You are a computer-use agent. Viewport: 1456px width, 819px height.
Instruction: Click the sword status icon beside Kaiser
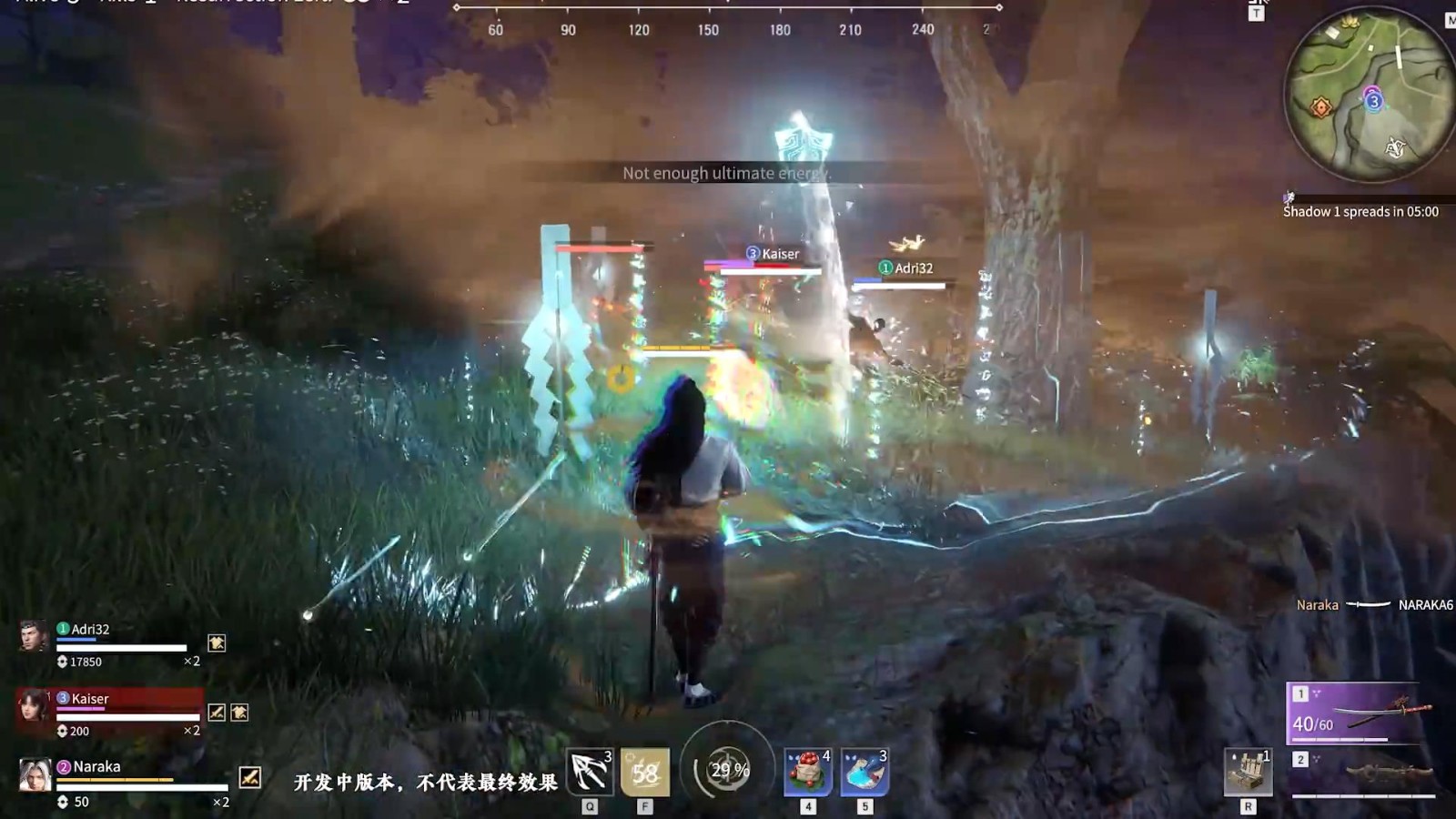click(217, 713)
